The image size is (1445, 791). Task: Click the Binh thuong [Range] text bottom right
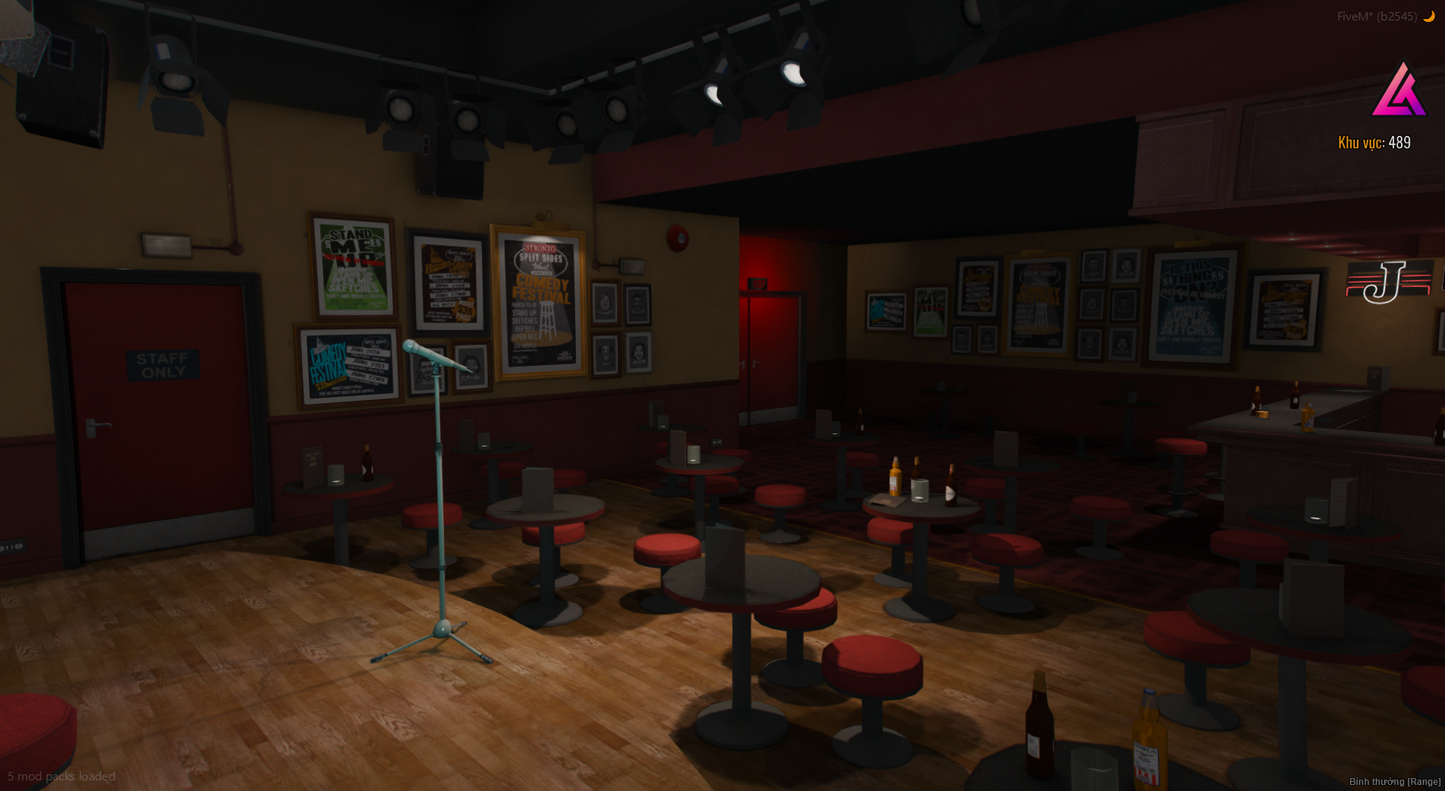[1394, 781]
